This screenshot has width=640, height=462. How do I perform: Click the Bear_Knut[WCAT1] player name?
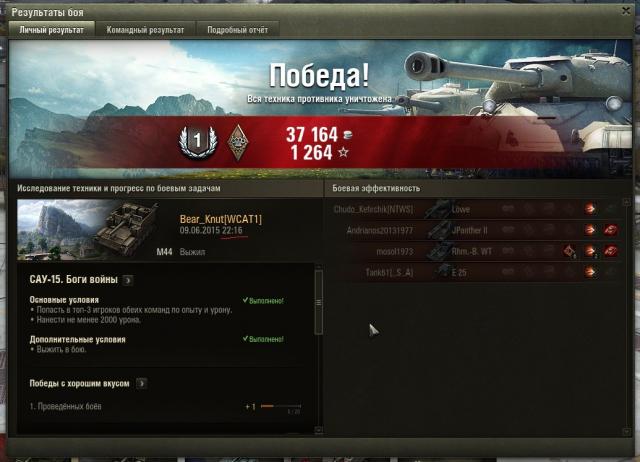point(221,219)
